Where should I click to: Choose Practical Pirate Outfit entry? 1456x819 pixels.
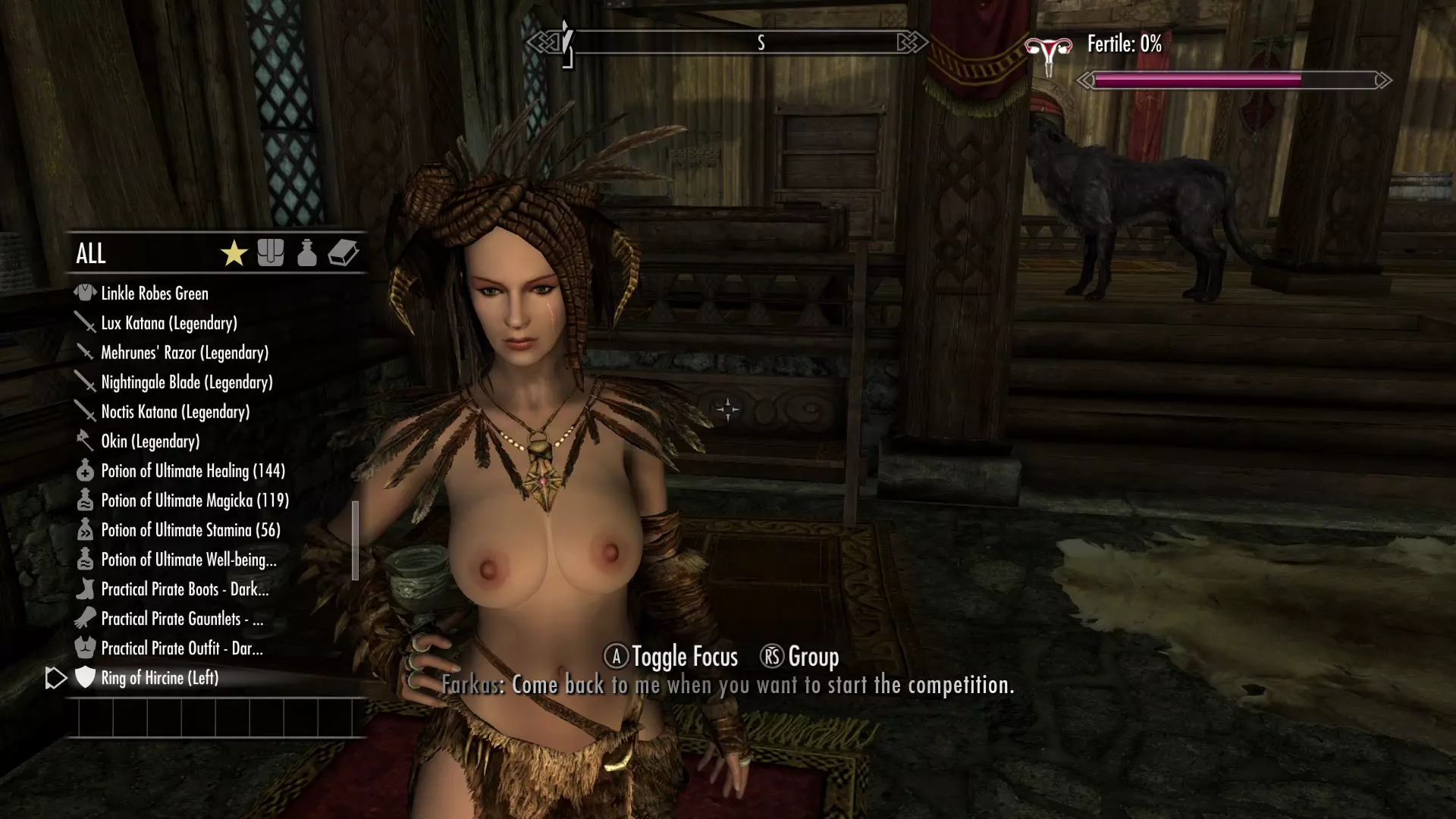click(x=182, y=648)
